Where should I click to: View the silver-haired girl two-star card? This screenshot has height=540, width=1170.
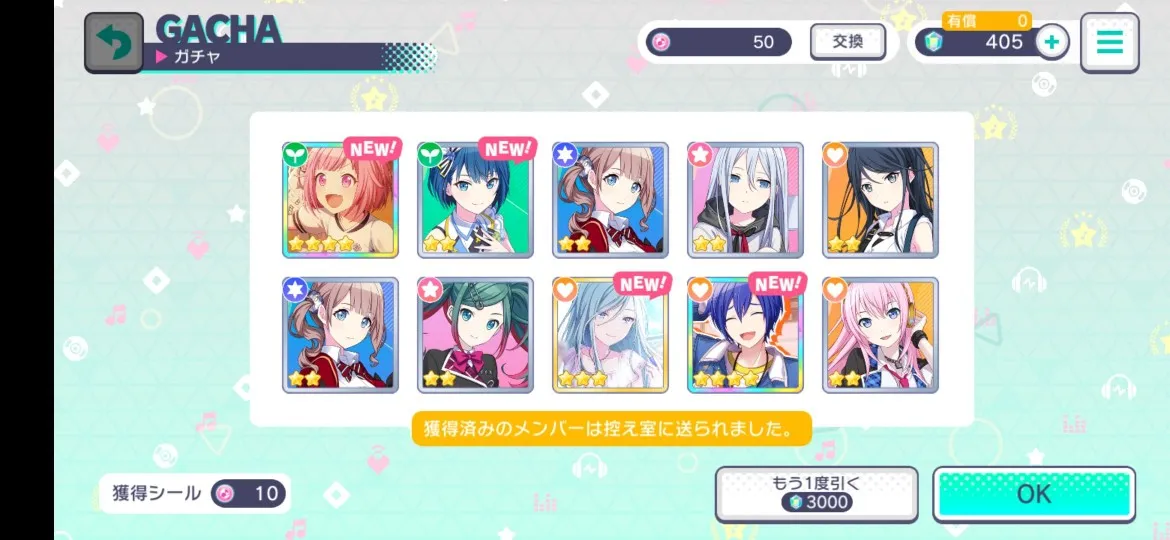[745, 200]
